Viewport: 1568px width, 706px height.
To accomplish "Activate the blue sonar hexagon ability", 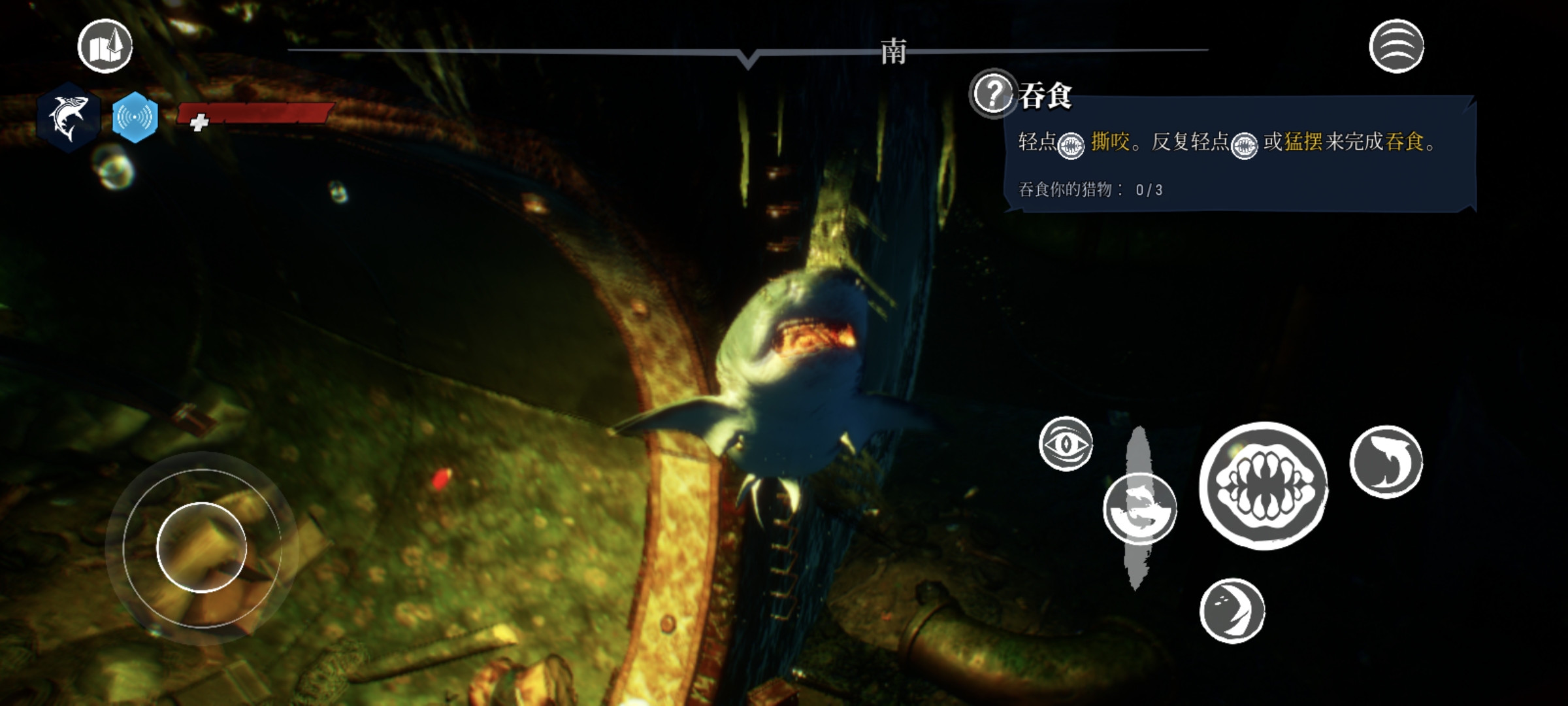I will pyautogui.click(x=135, y=118).
